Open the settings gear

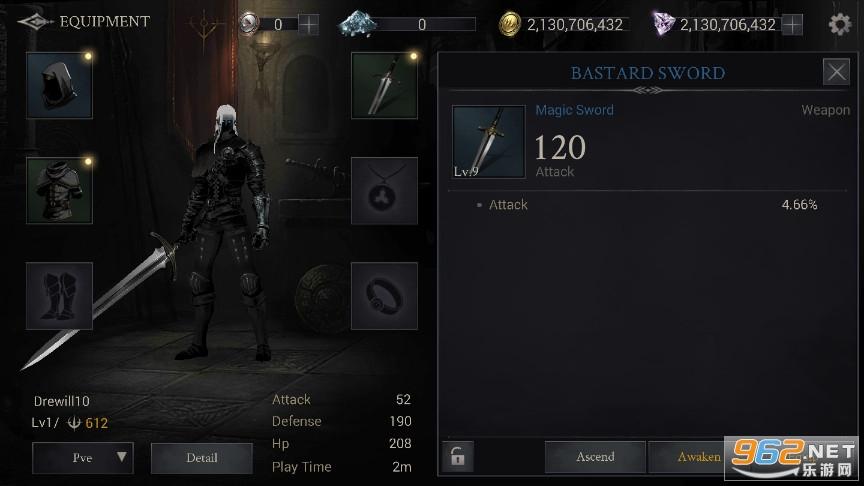pyautogui.click(x=840, y=24)
